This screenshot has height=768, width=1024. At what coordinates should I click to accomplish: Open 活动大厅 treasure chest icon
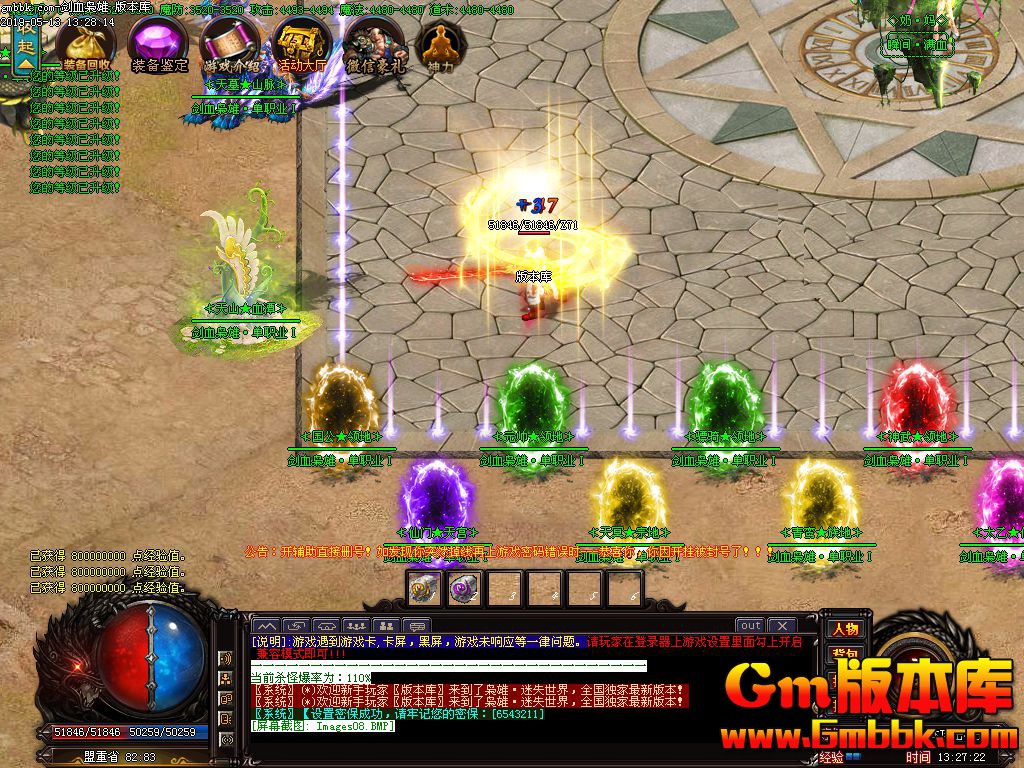(302, 43)
